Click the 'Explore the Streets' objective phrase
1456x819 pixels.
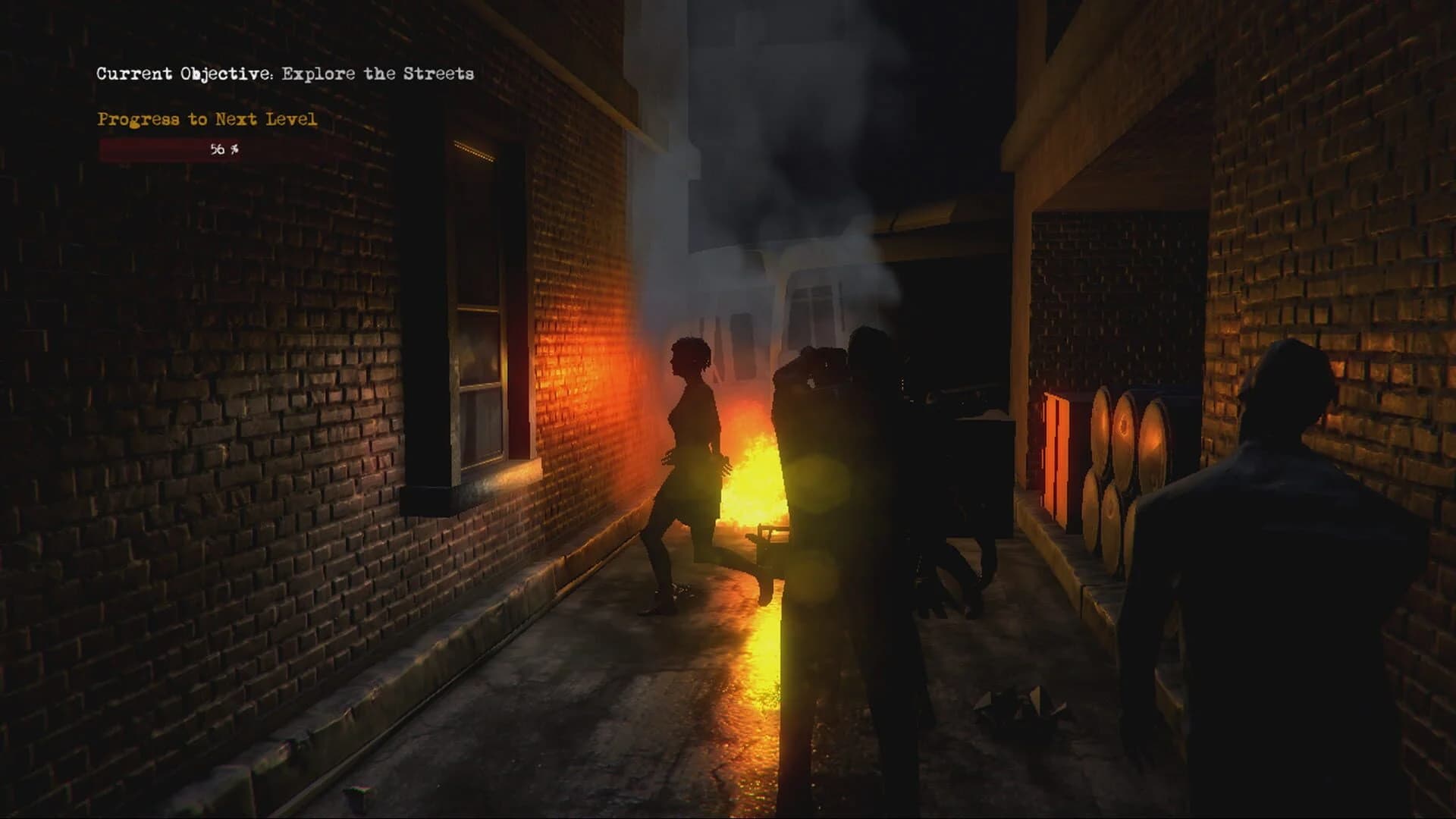(378, 74)
